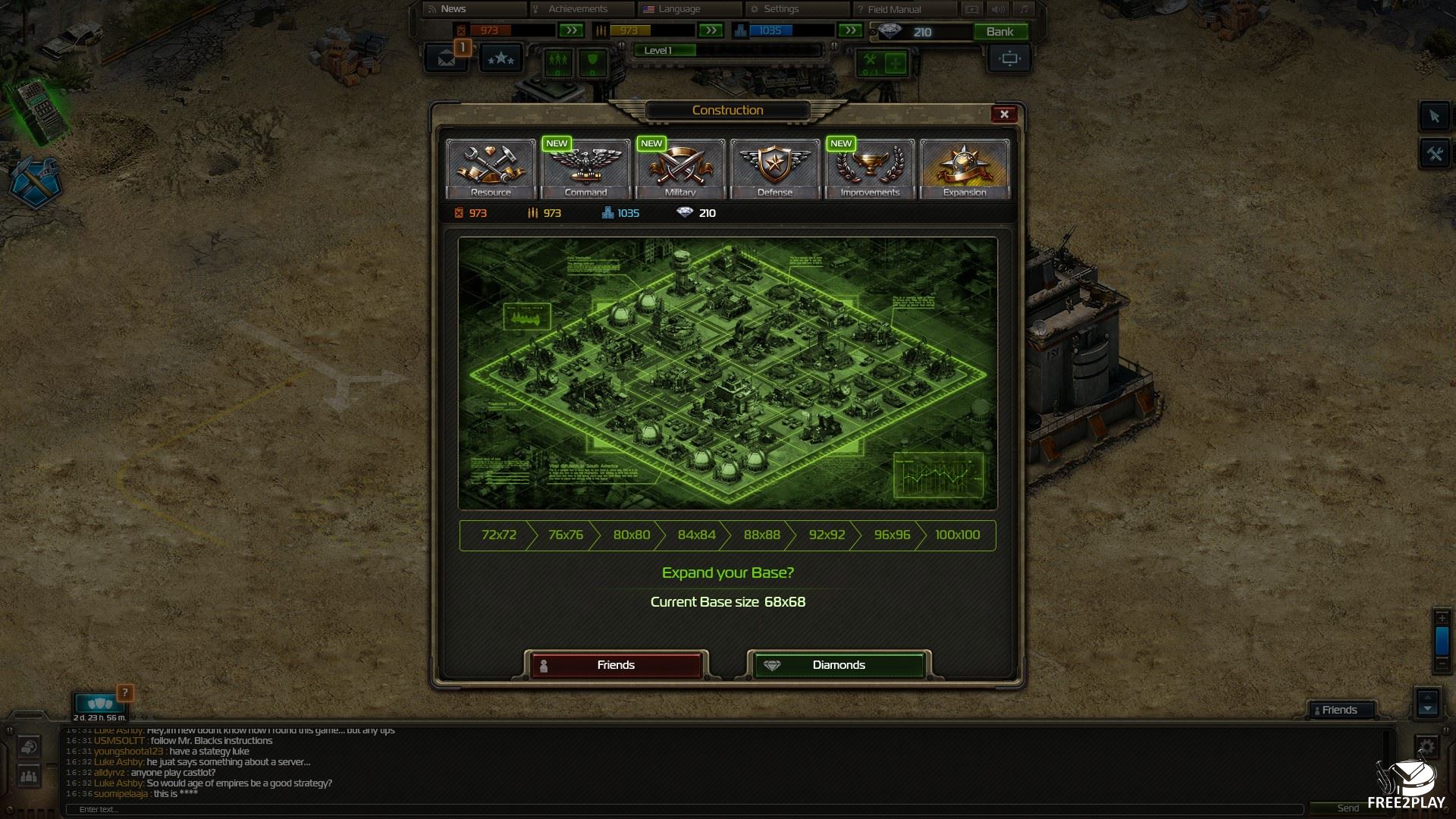This screenshot has height=819, width=1456.
Task: Show the Defense buildings tab
Action: coord(775,168)
